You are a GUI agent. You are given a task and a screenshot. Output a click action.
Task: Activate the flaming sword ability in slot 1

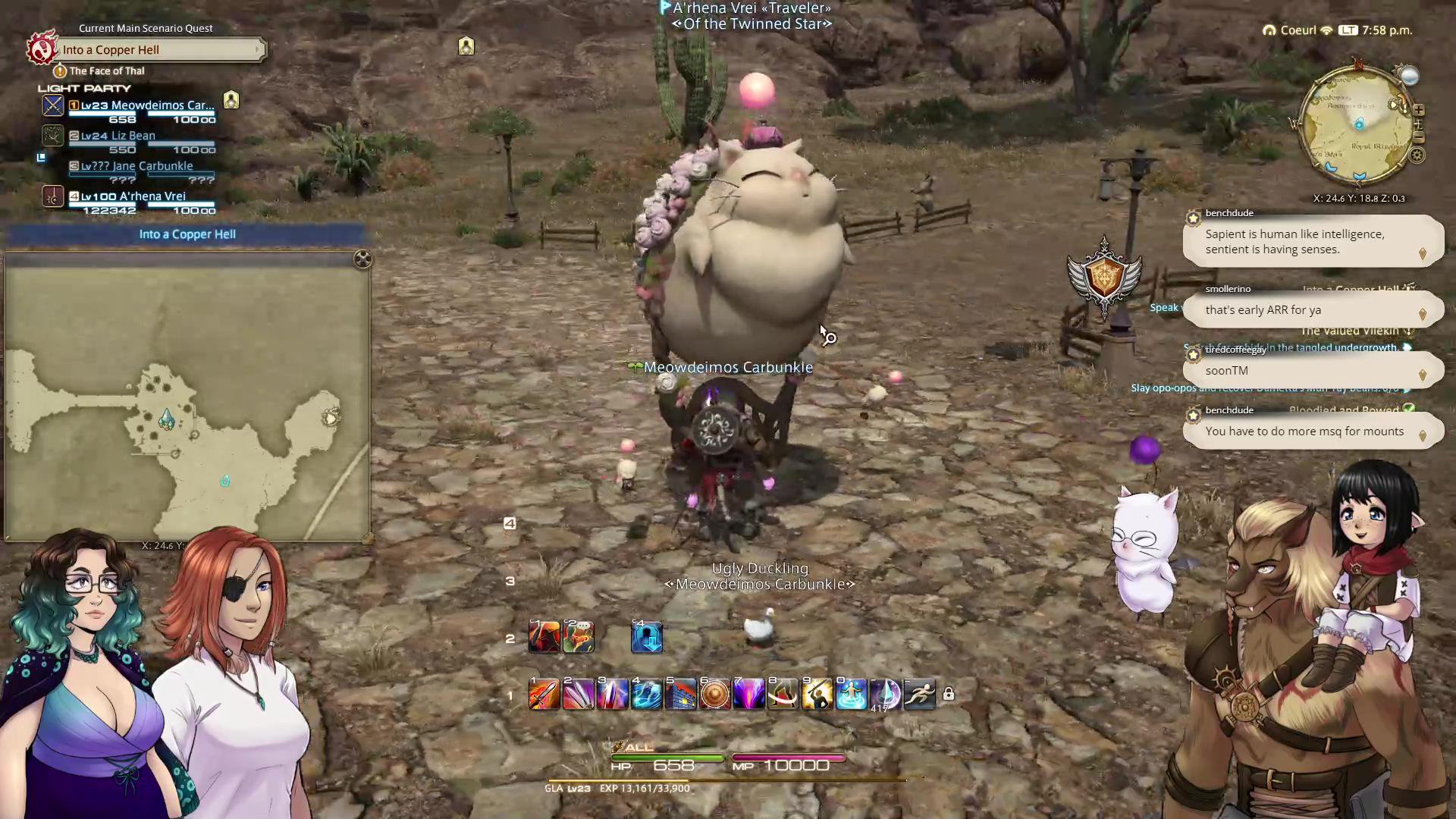pos(544,695)
